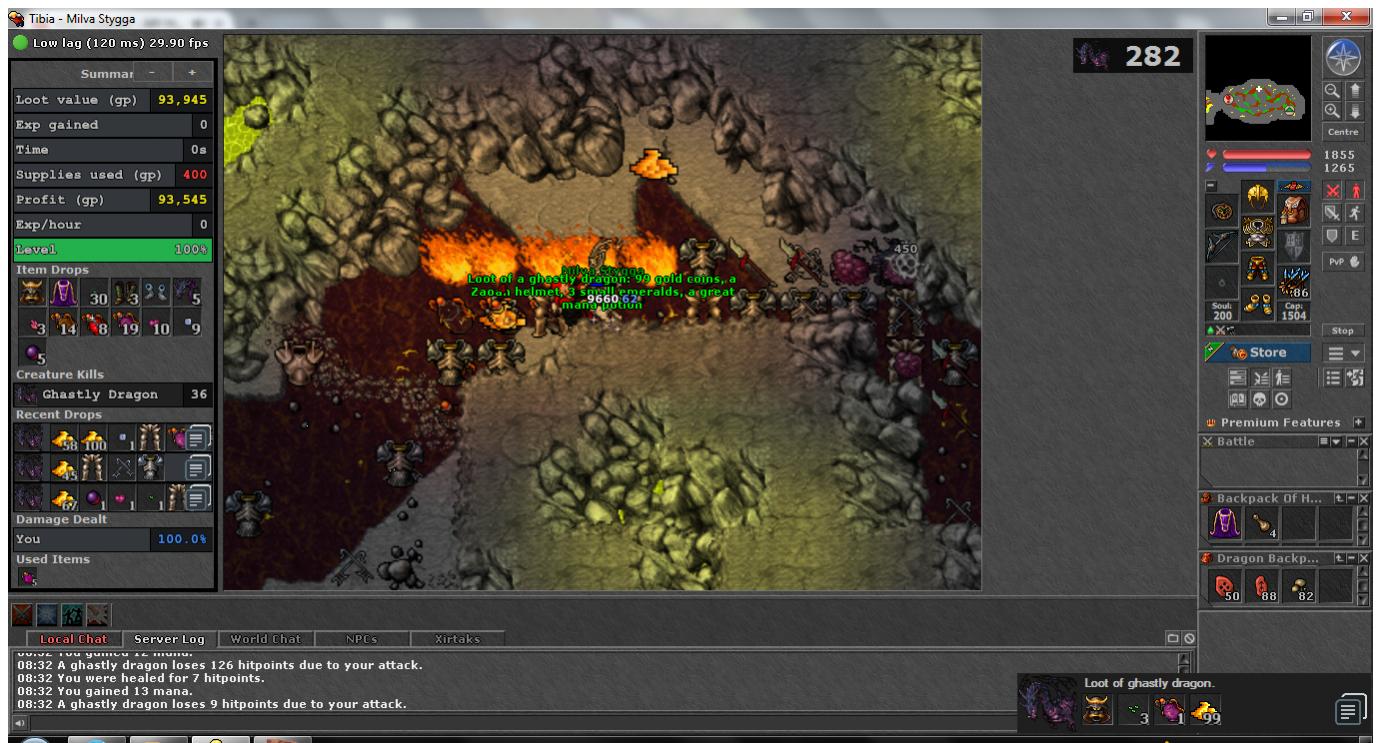This screenshot has width=1381, height=743.
Task: Close the Dragon Backpack panel
Action: [x=1364, y=558]
